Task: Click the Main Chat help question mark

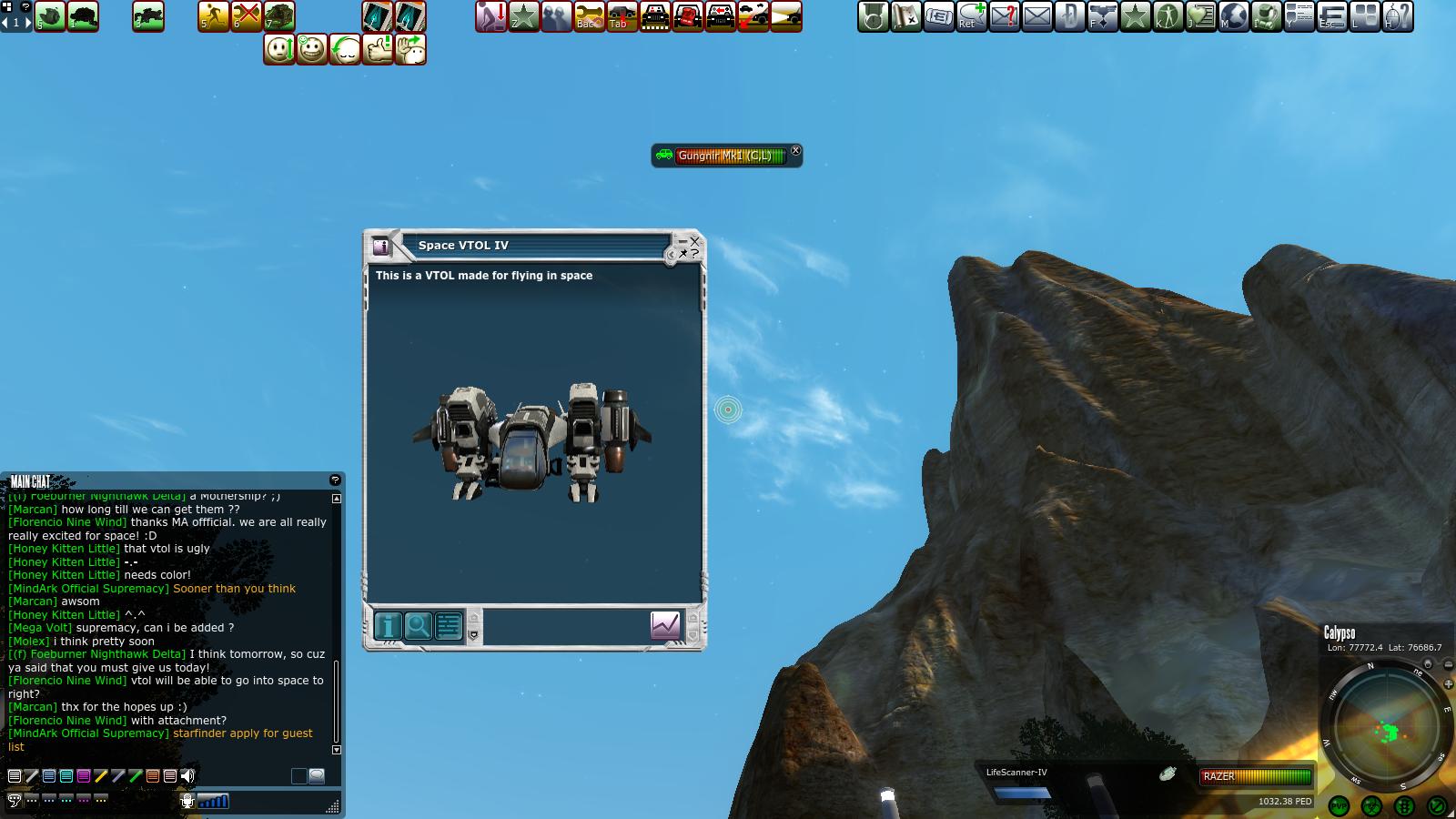Action: 335,480
